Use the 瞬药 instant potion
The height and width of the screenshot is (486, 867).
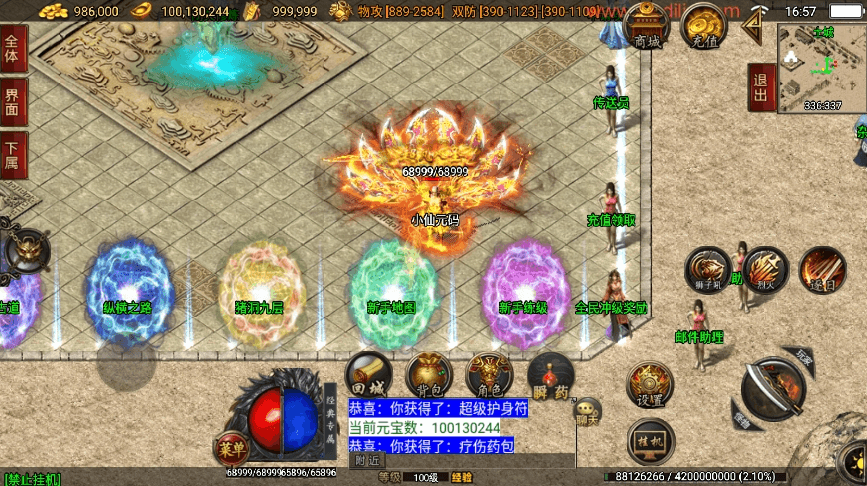pos(550,377)
